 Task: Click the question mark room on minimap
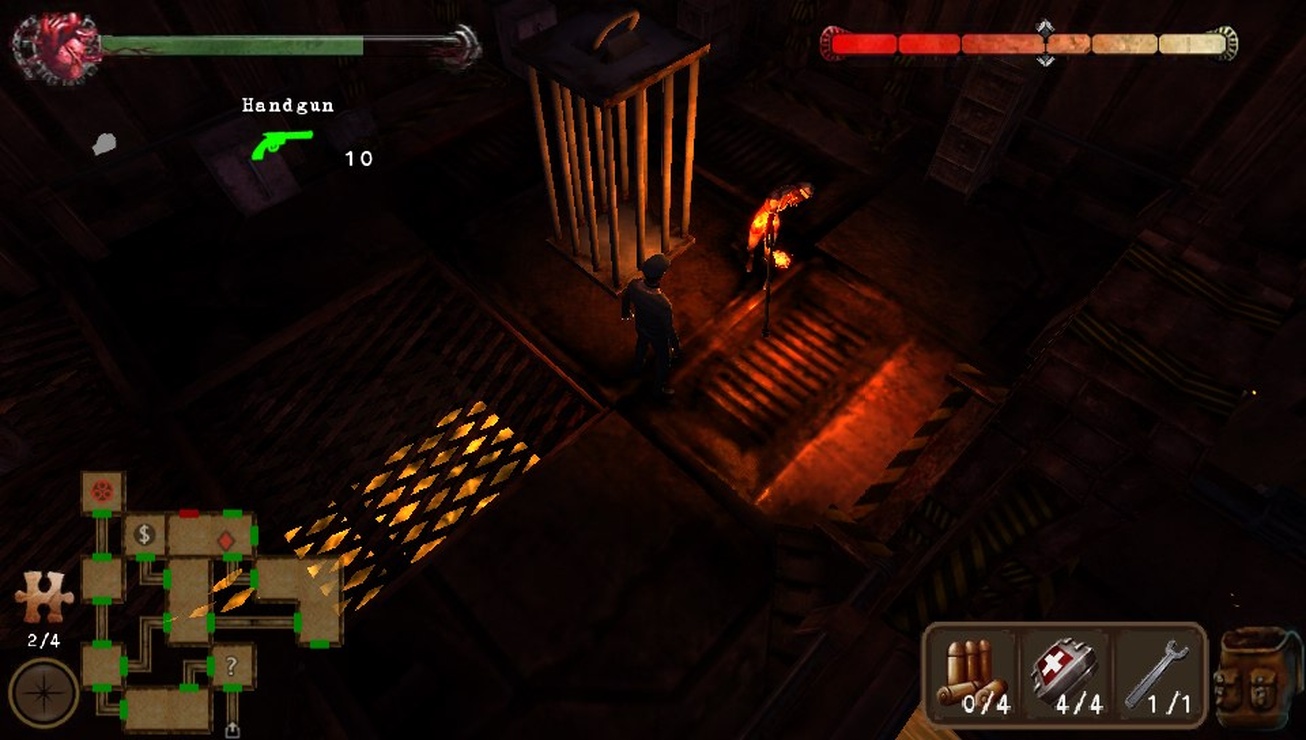coord(232,665)
